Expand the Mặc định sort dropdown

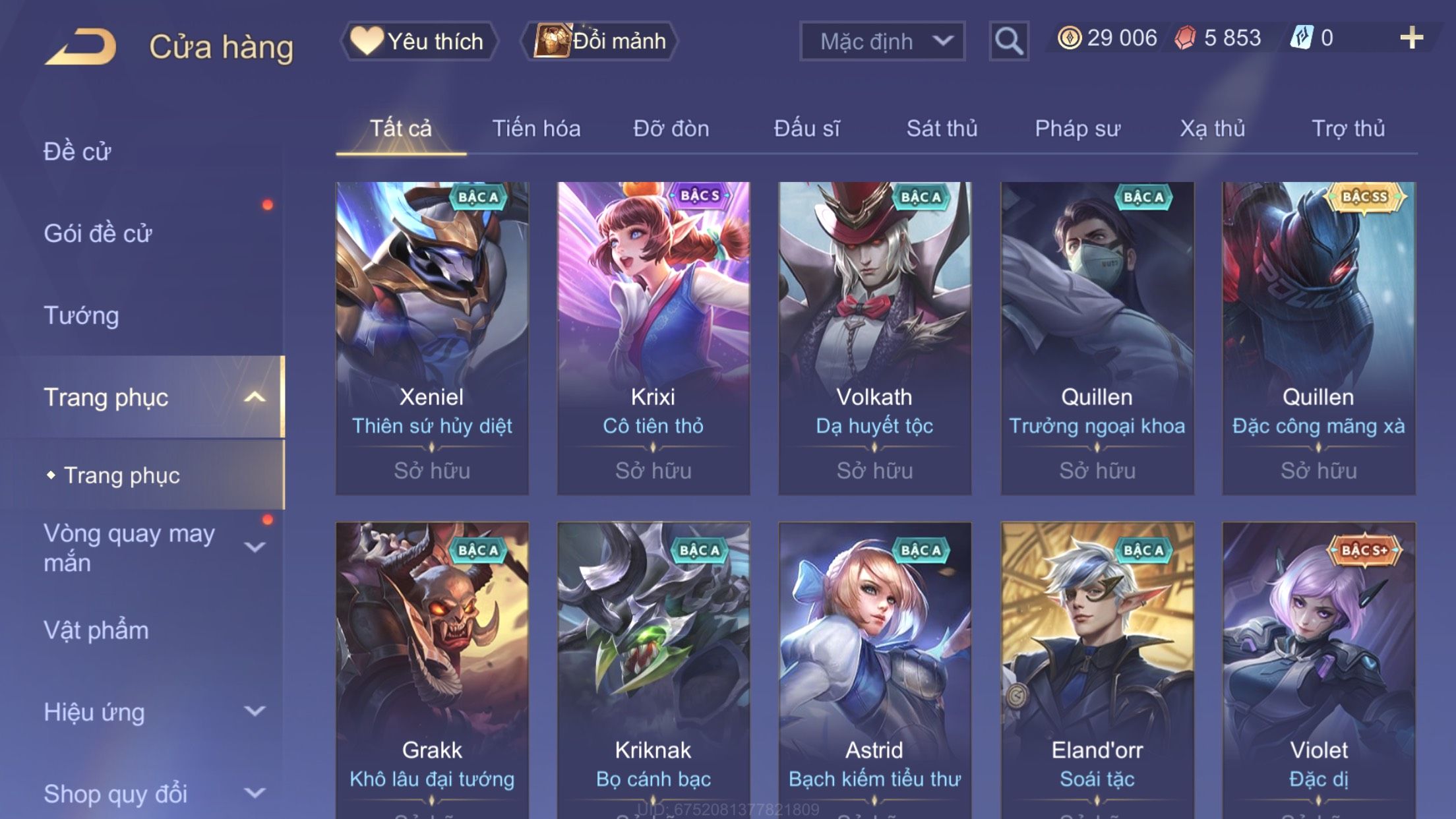[x=882, y=42]
